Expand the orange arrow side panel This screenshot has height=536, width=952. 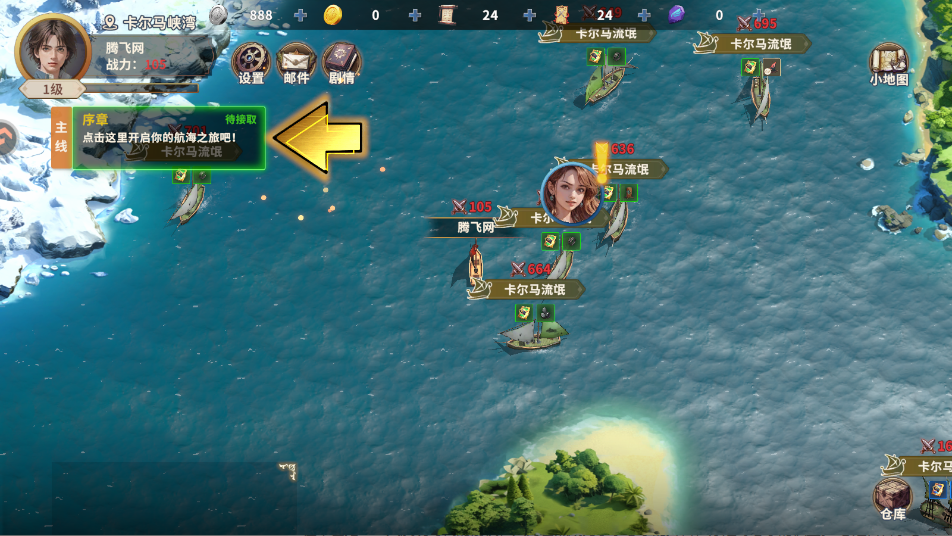point(6,139)
